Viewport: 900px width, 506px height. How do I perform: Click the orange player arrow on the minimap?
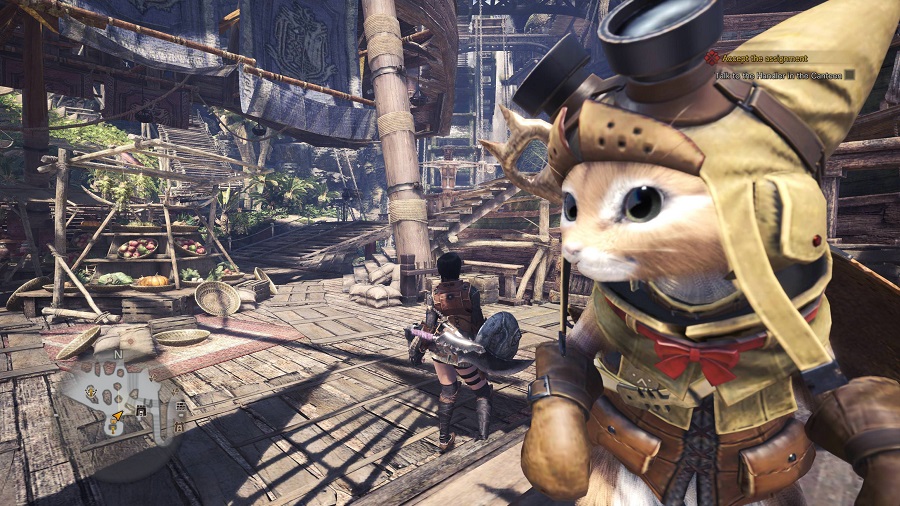117,415
